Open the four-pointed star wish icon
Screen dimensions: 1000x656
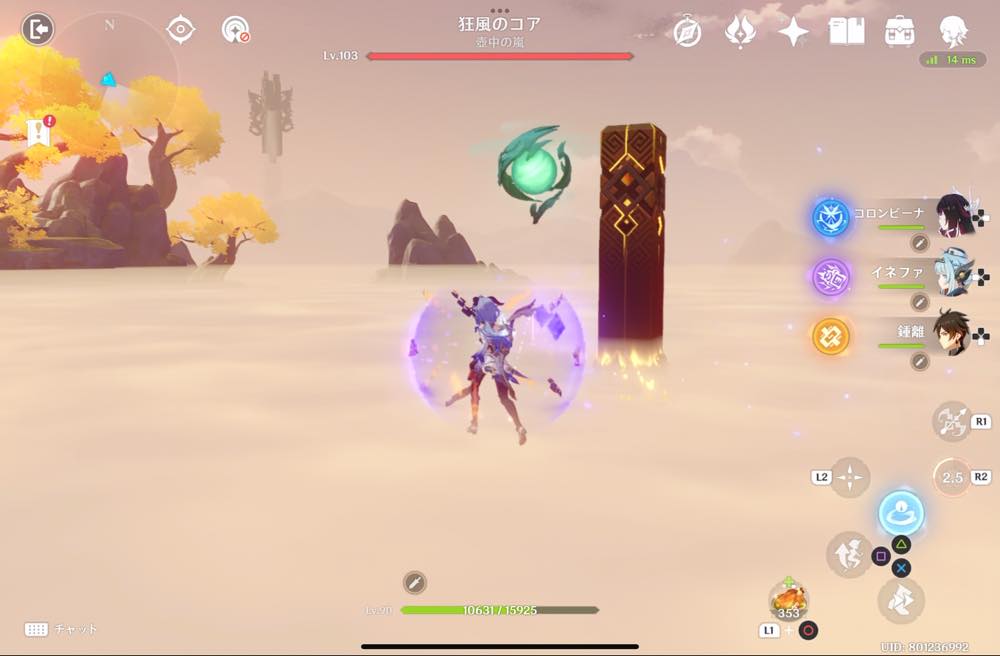[x=793, y=32]
